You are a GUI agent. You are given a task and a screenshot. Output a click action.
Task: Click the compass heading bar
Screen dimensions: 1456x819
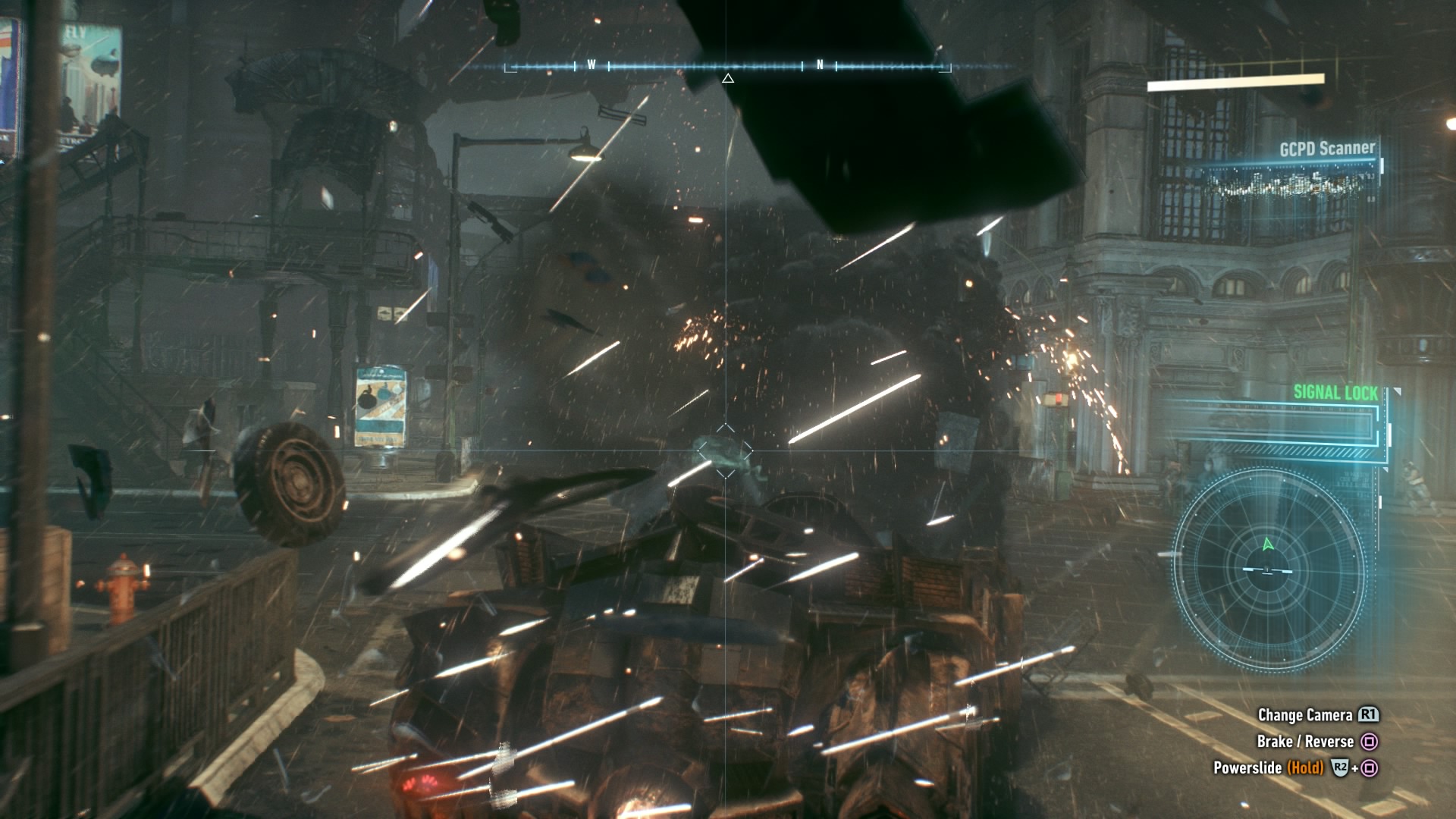727,67
